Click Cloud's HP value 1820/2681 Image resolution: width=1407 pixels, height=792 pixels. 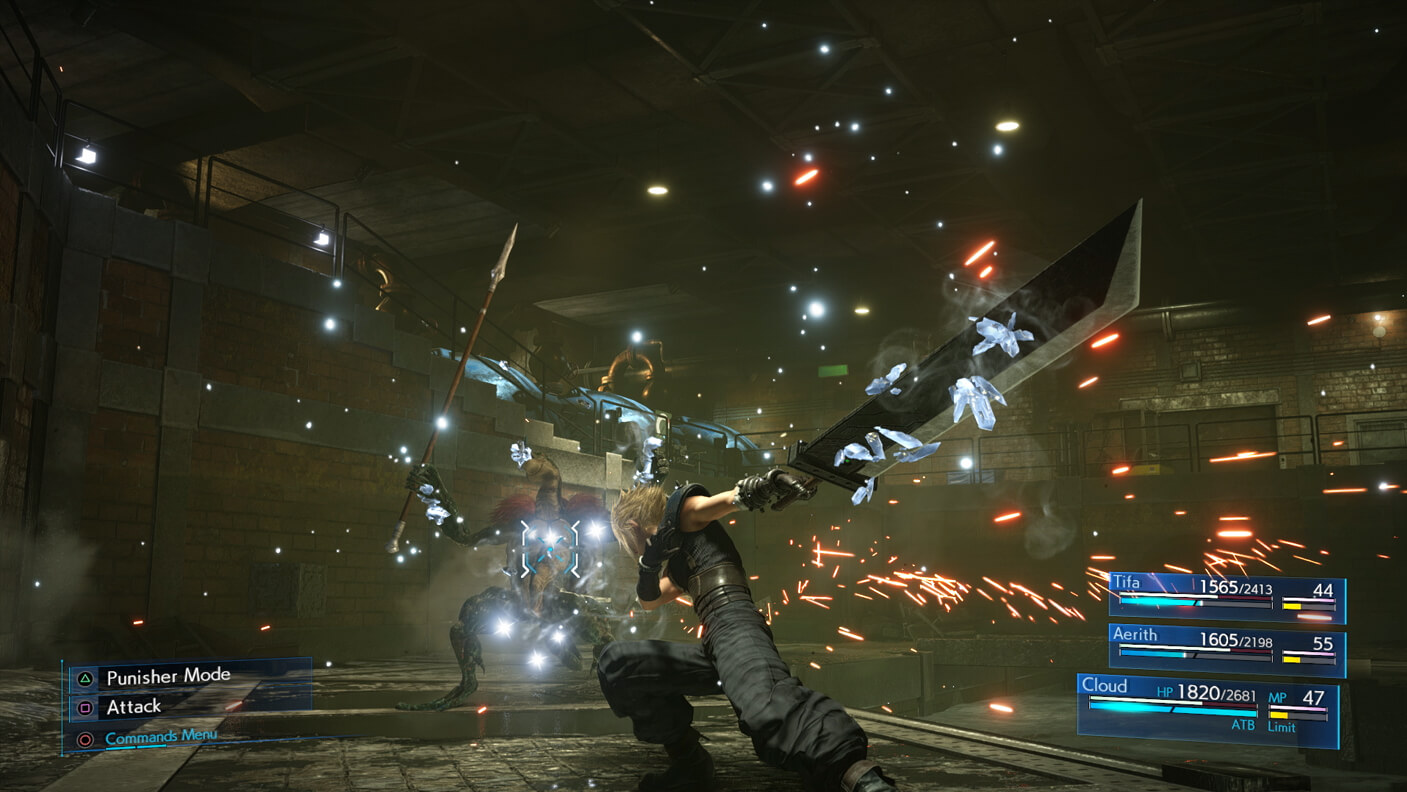point(1216,693)
